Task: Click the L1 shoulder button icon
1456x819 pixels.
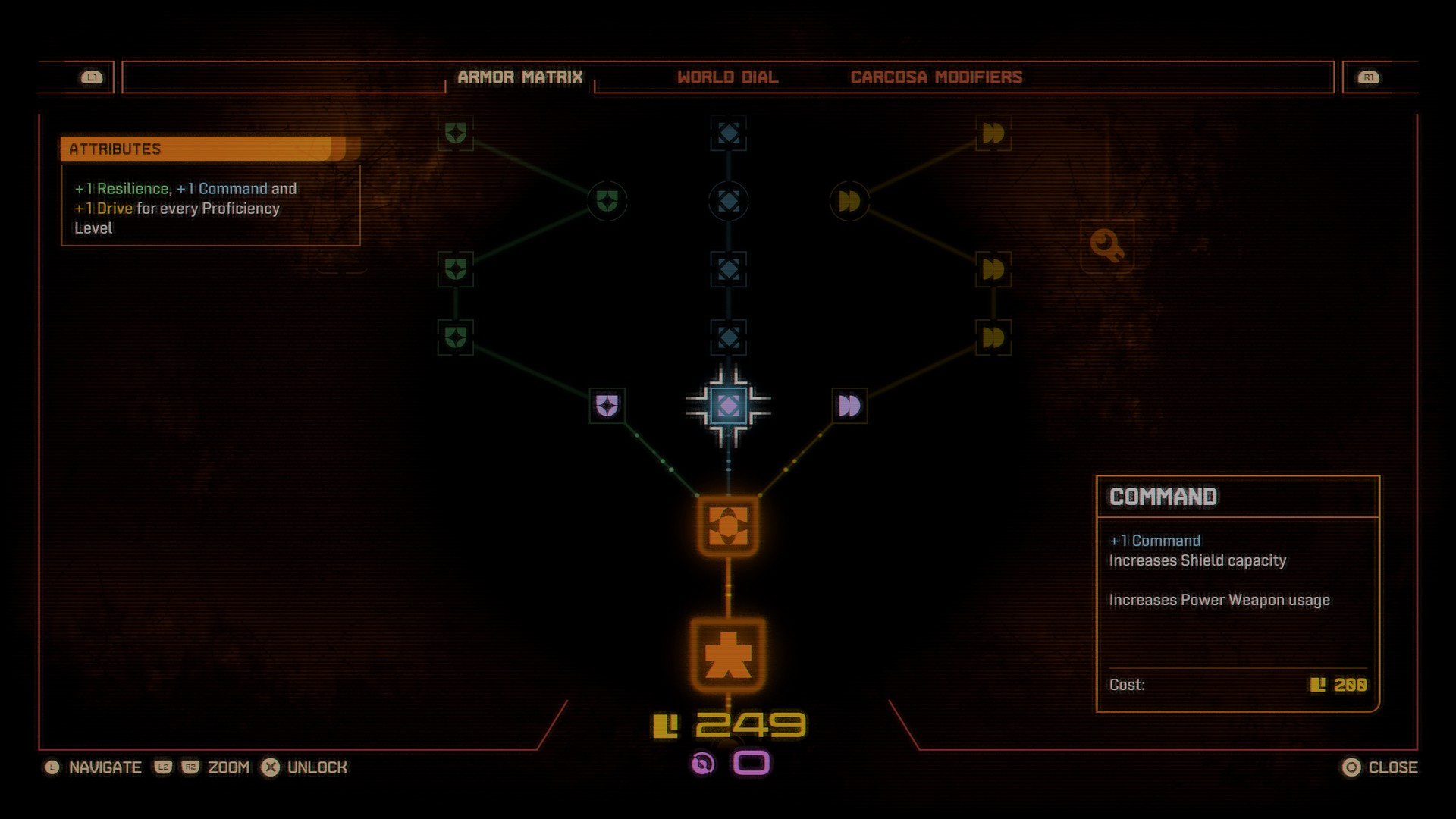Action: tap(91, 76)
